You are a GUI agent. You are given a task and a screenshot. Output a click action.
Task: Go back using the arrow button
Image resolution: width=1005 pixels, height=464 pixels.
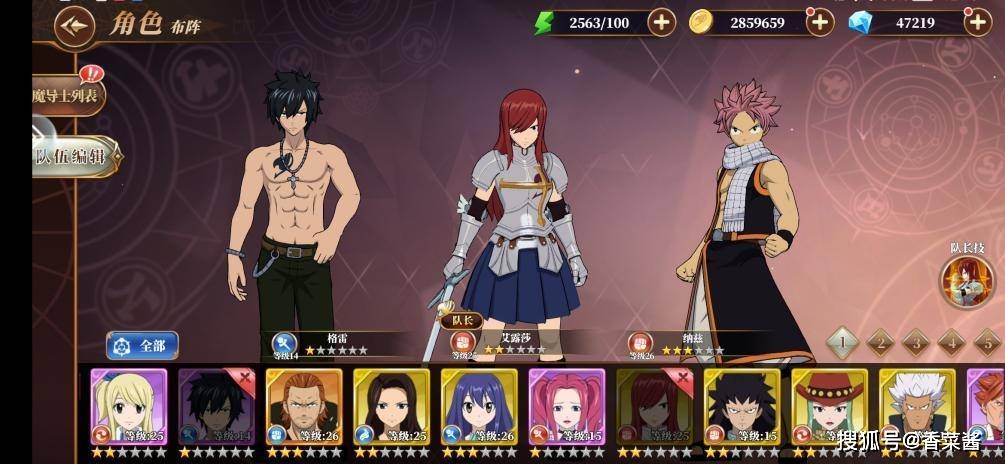73,26
